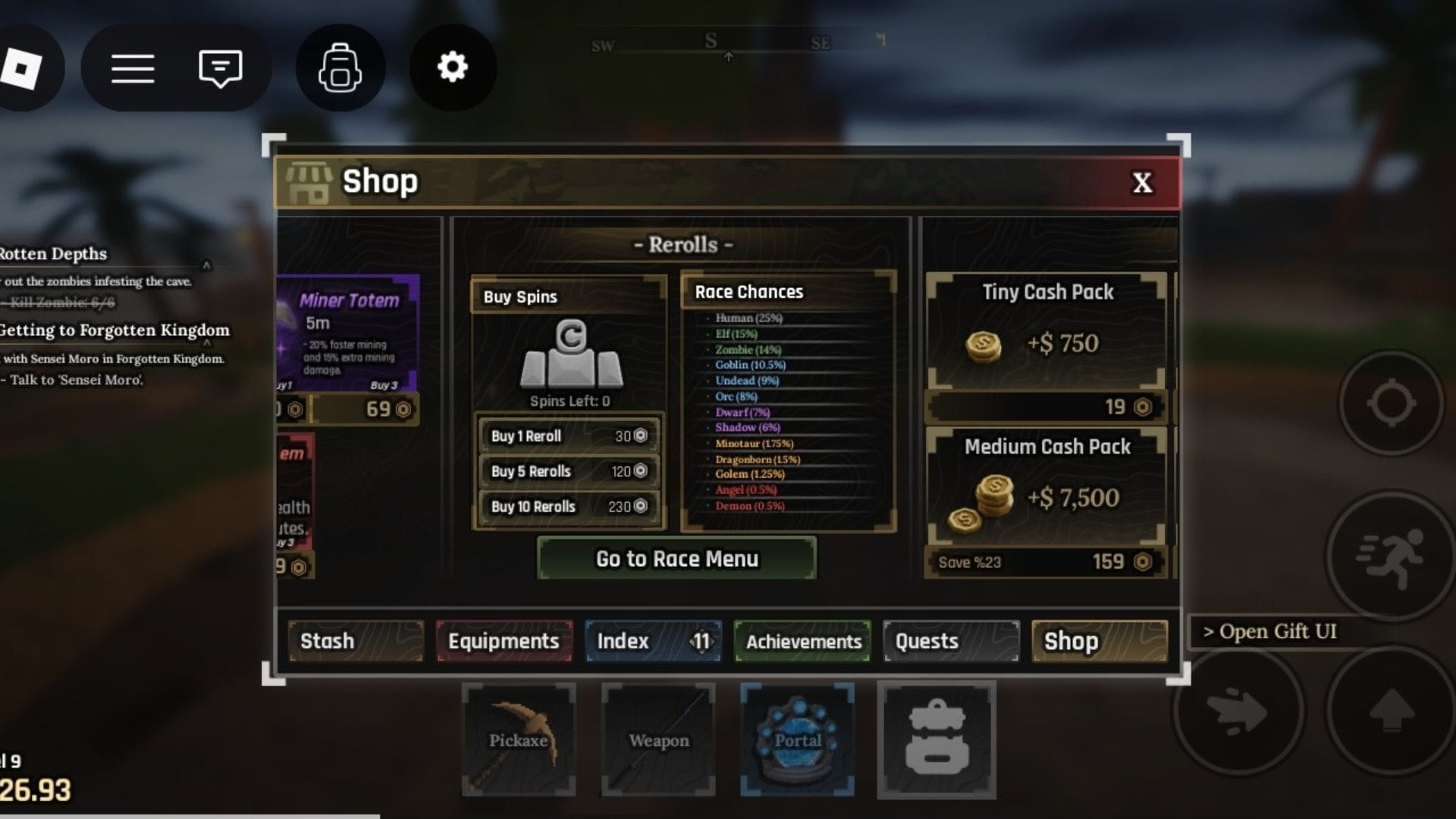Open Gift UI
This screenshot has height=819, width=1456.
(1269, 631)
